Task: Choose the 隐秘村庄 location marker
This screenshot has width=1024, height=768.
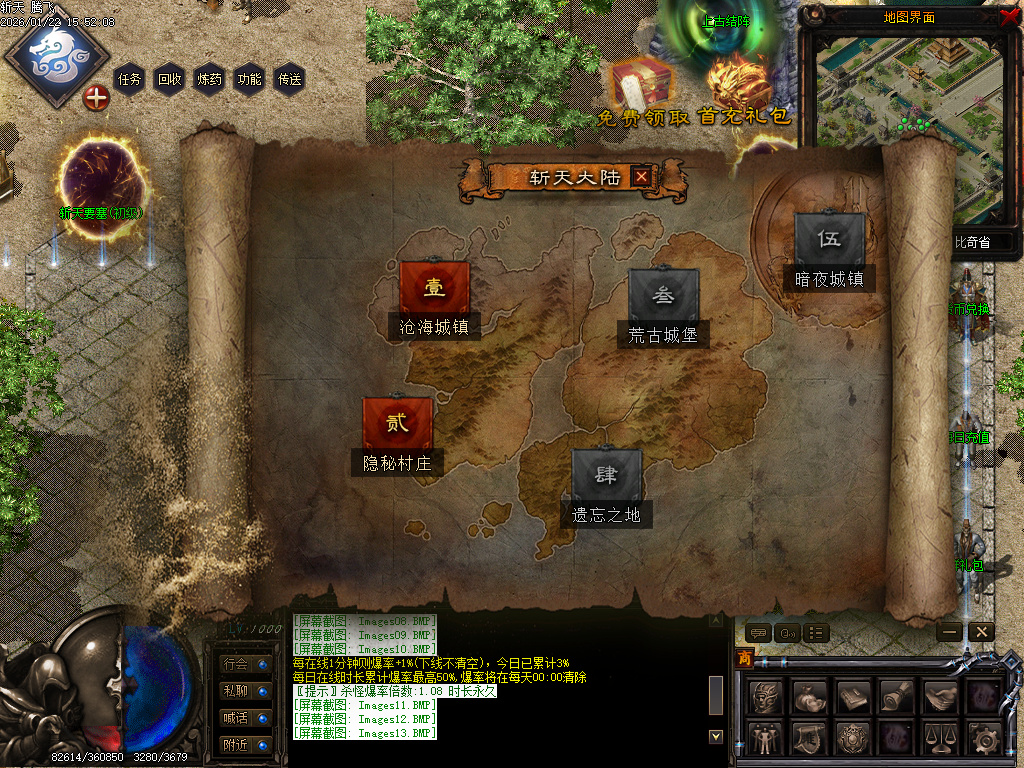Action: pyautogui.click(x=398, y=424)
